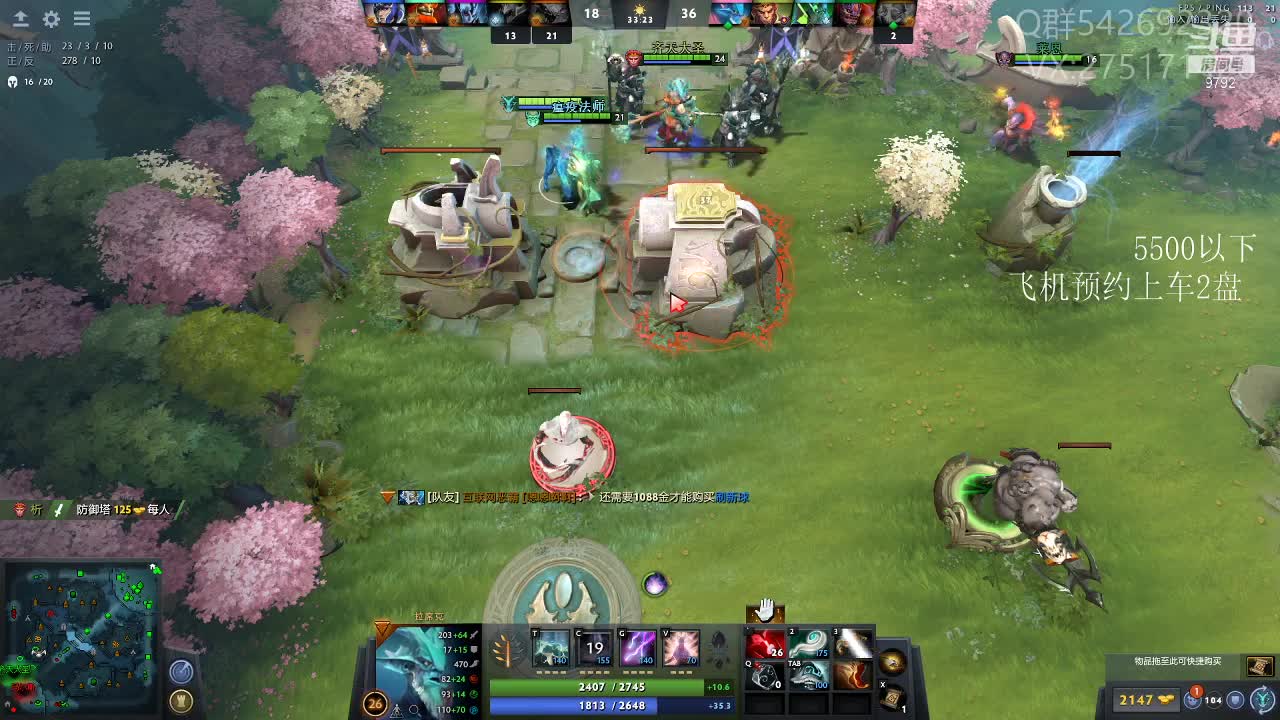Use the red Bloodstone item
This screenshot has width=1280, height=720.
766,645
